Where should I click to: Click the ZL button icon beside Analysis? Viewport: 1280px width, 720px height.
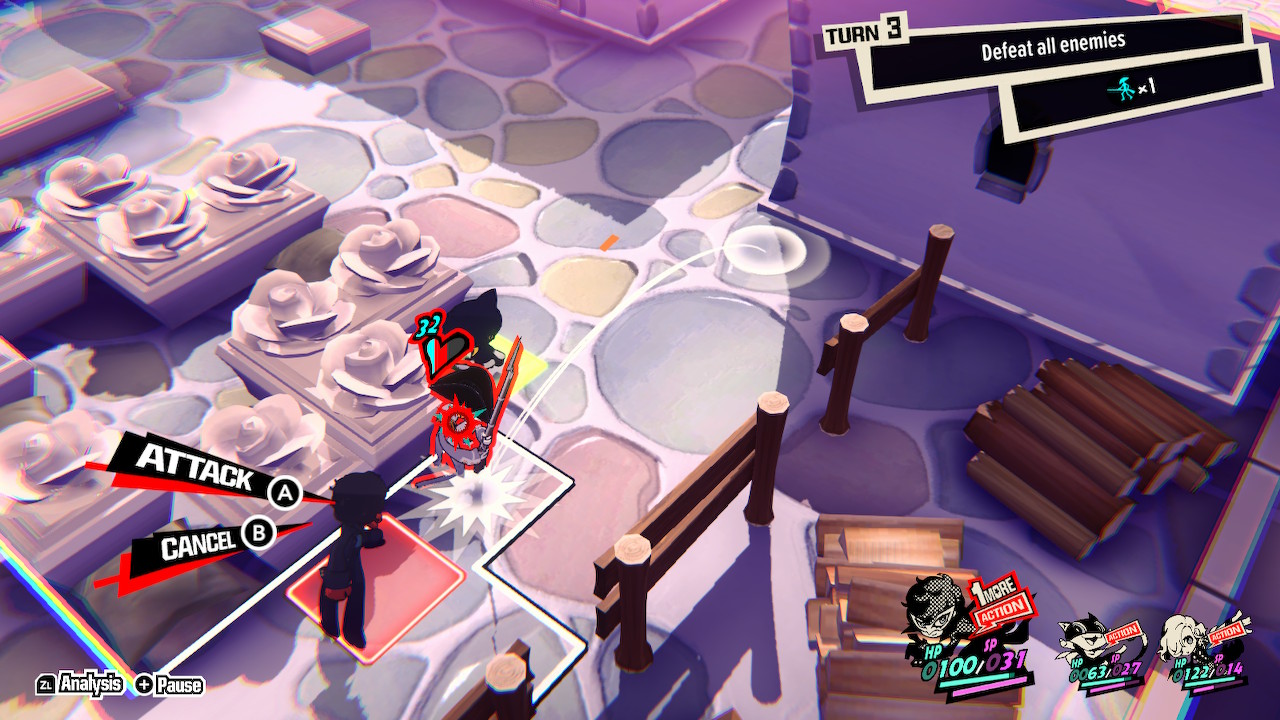46,684
